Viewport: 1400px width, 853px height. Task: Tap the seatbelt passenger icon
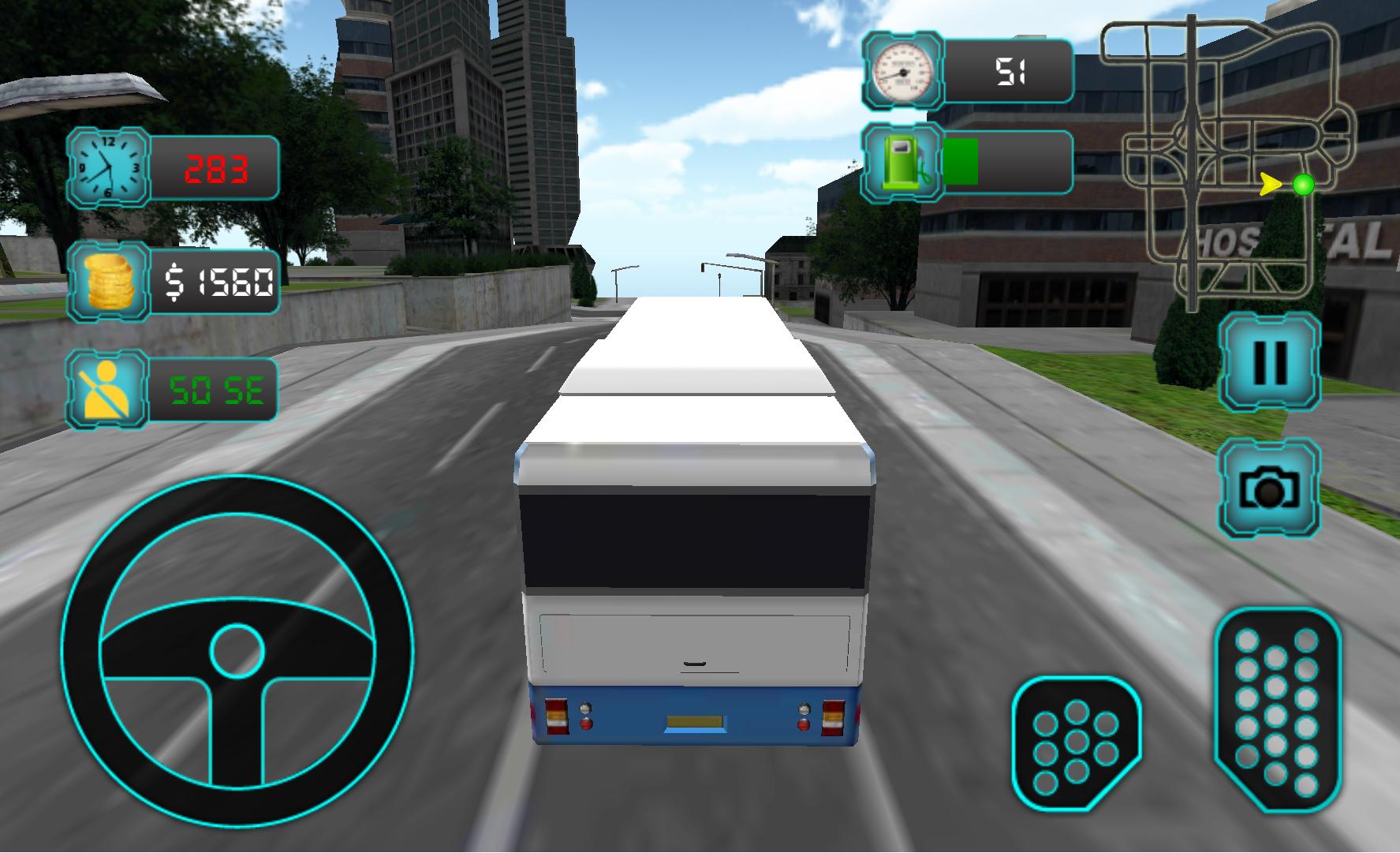point(108,390)
